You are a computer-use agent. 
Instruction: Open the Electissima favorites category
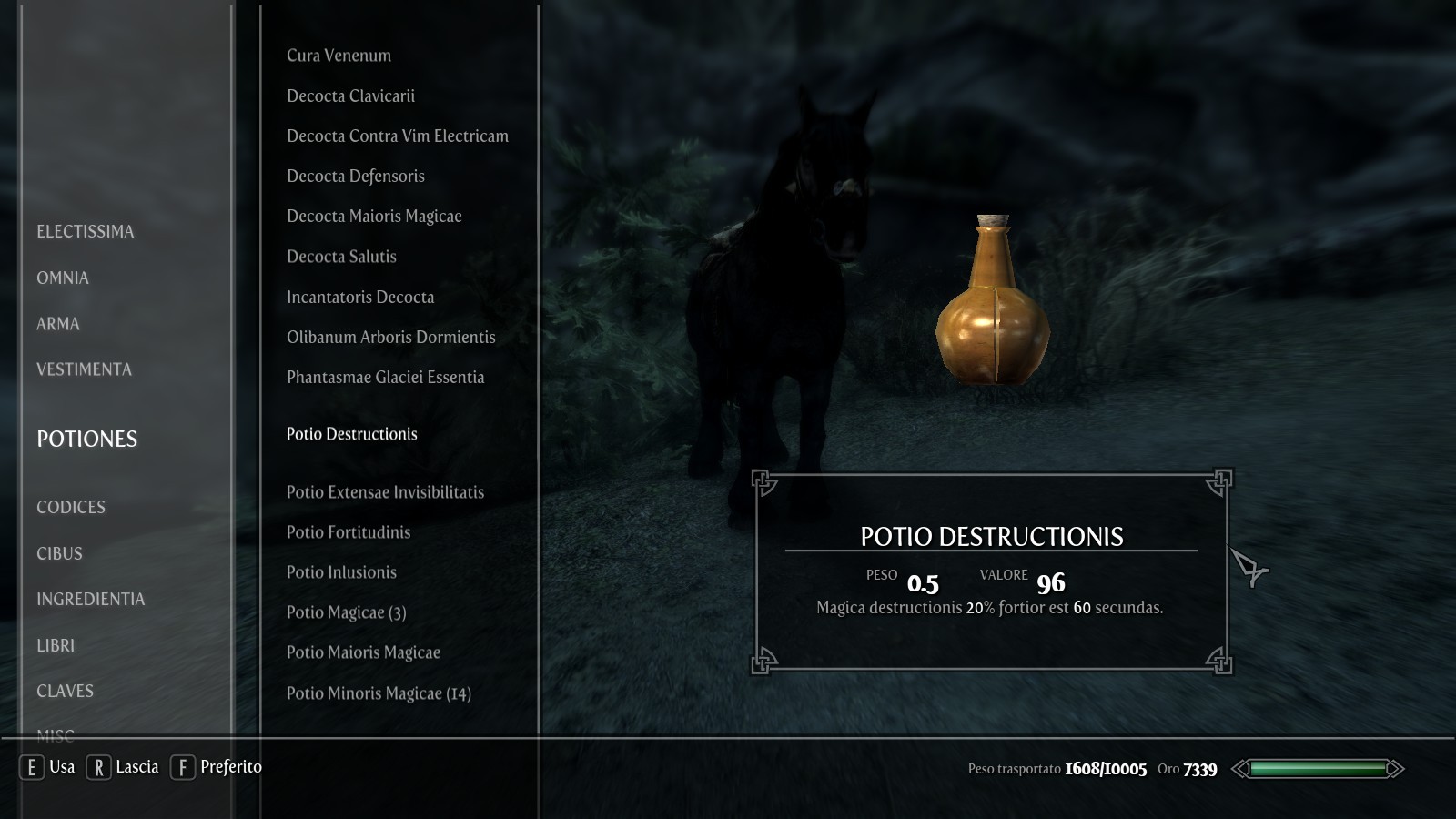85,232
